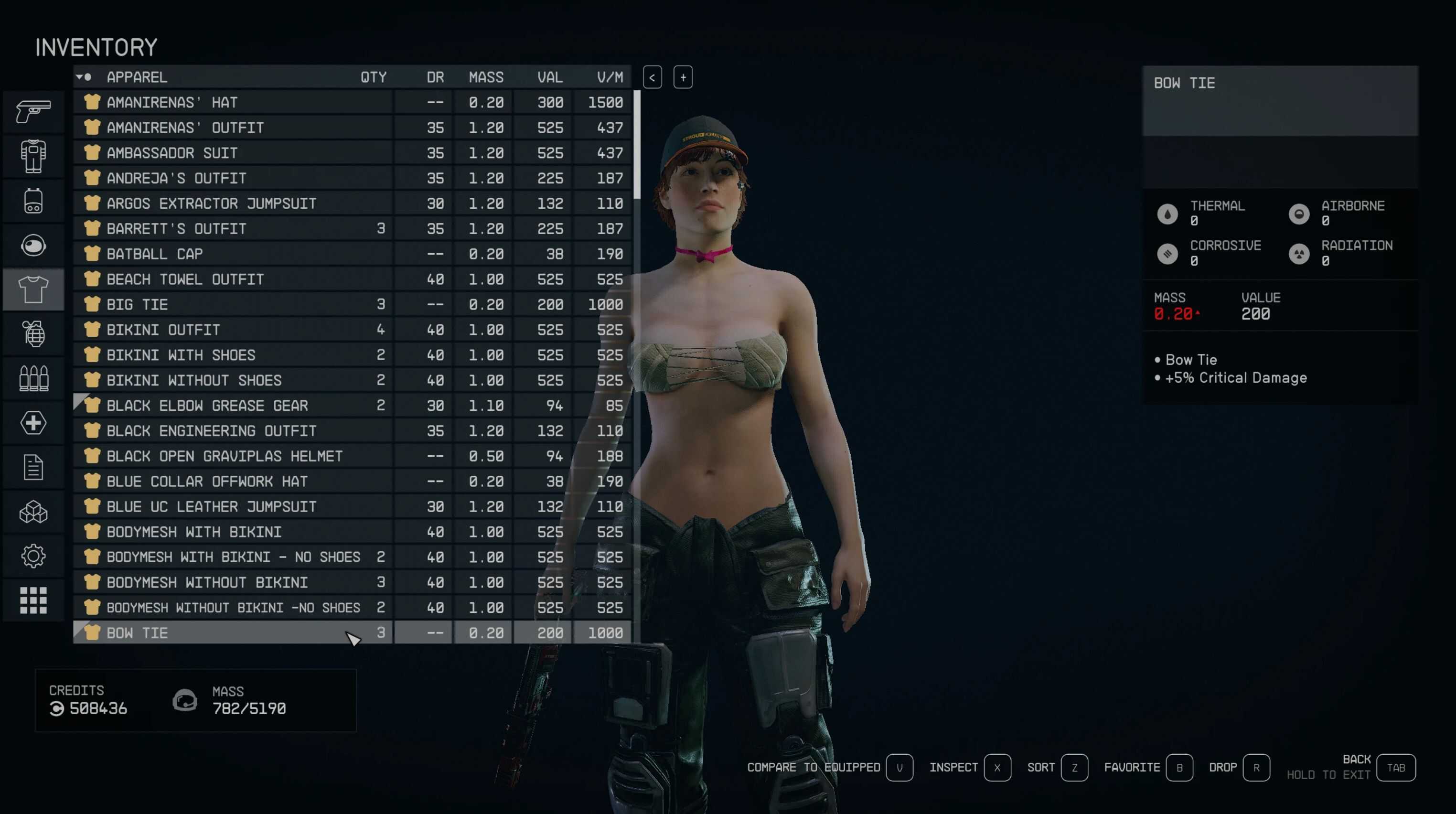1456x814 pixels.
Task: Switch to the ammo category tab
Action: click(33, 378)
